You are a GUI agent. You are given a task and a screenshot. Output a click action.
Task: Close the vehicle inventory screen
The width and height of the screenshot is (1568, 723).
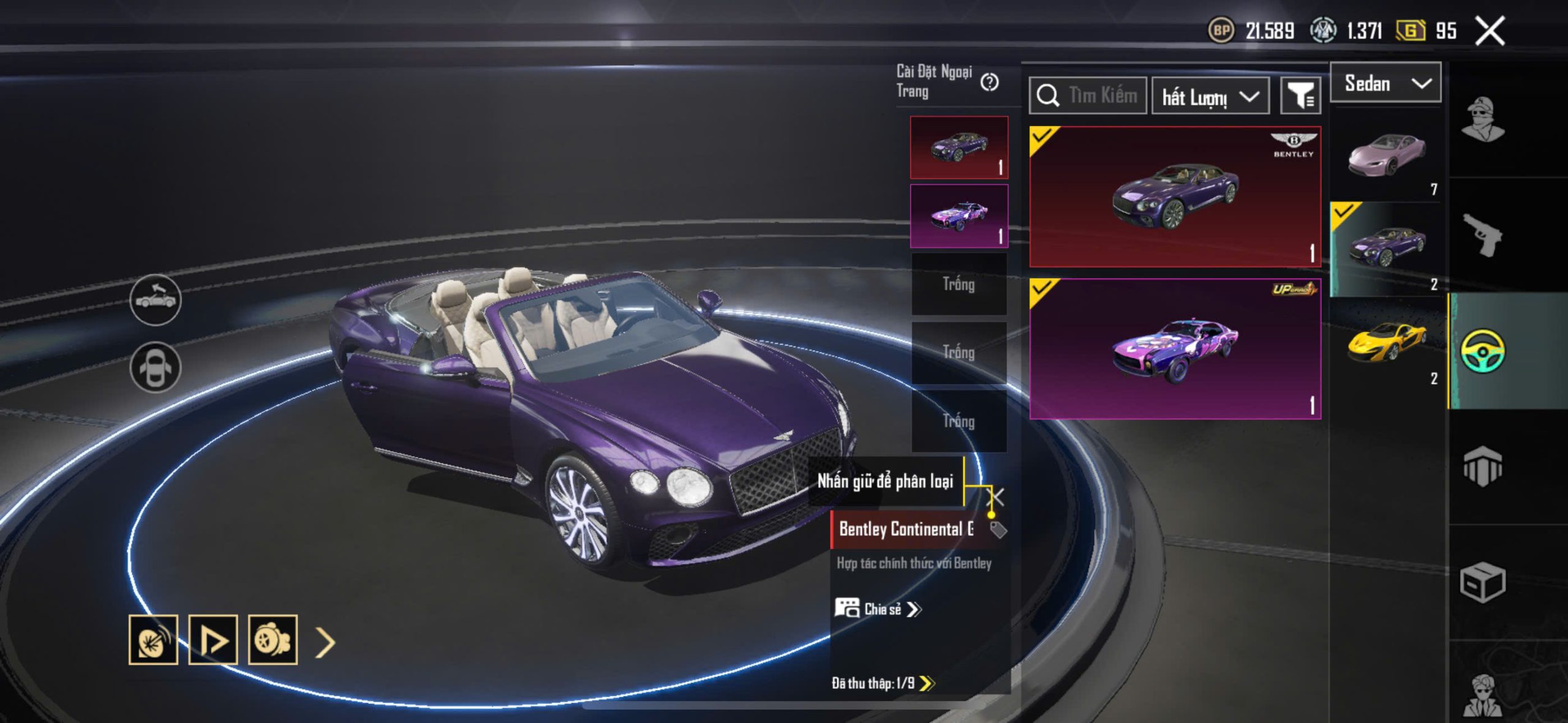pyautogui.click(x=1489, y=31)
